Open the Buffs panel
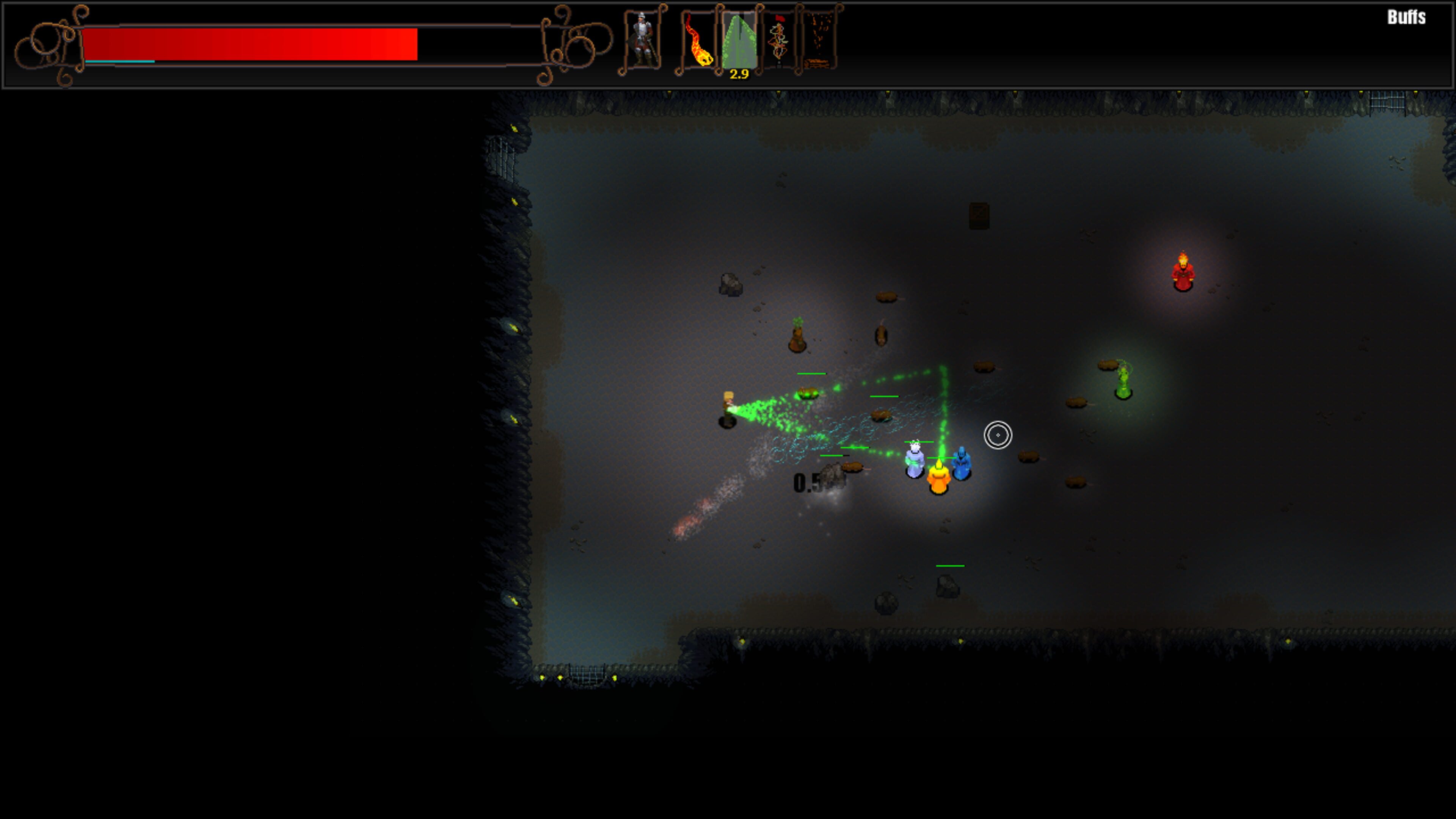The height and width of the screenshot is (819, 1456). tap(1406, 17)
